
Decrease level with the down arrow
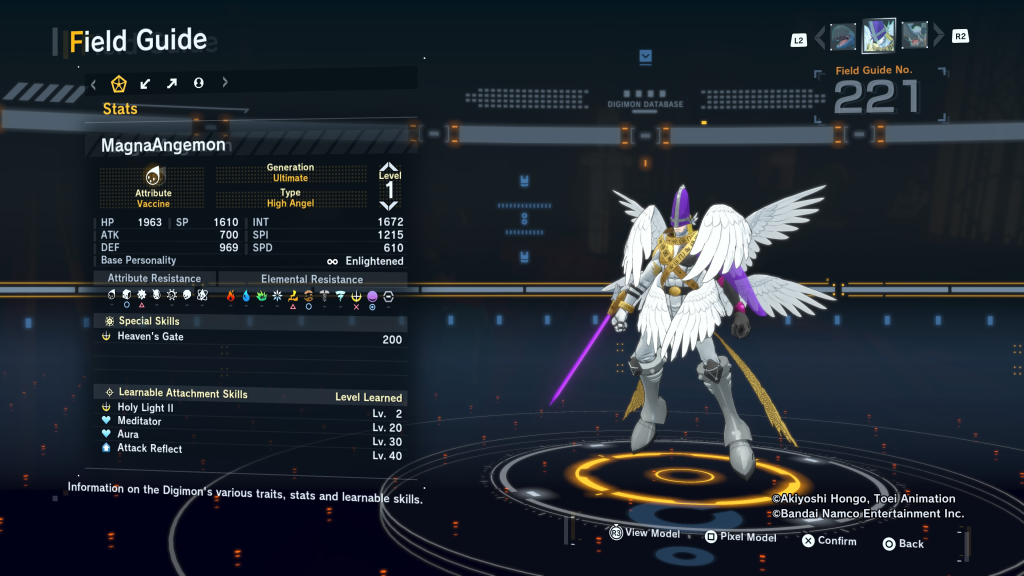coord(389,205)
